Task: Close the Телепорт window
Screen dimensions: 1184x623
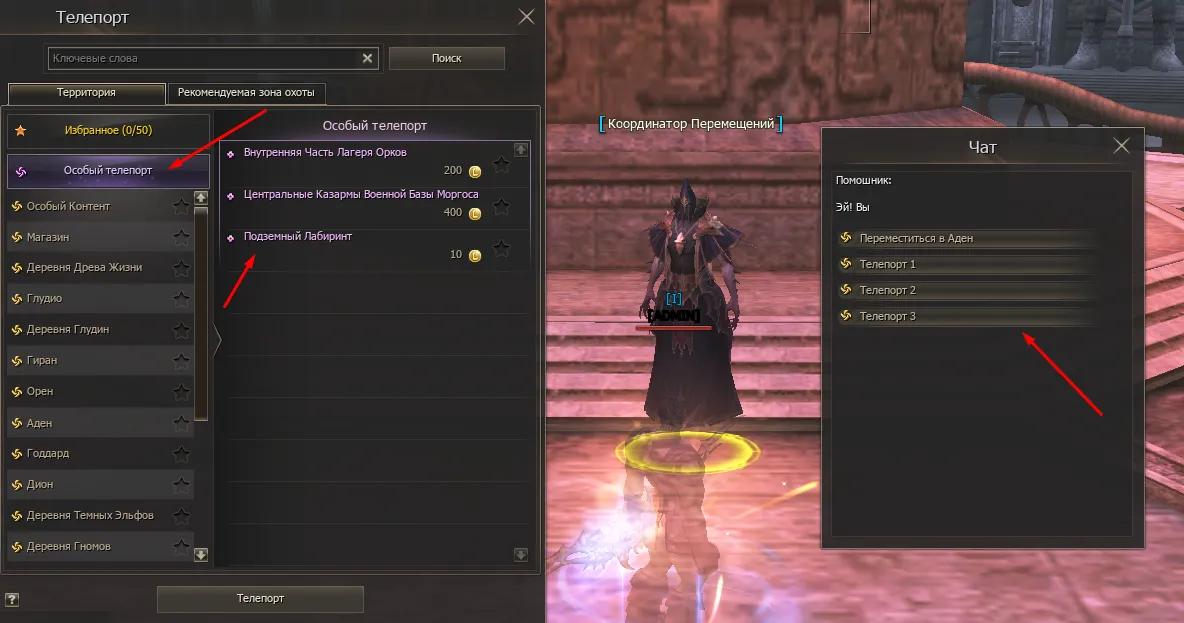Action: point(526,17)
